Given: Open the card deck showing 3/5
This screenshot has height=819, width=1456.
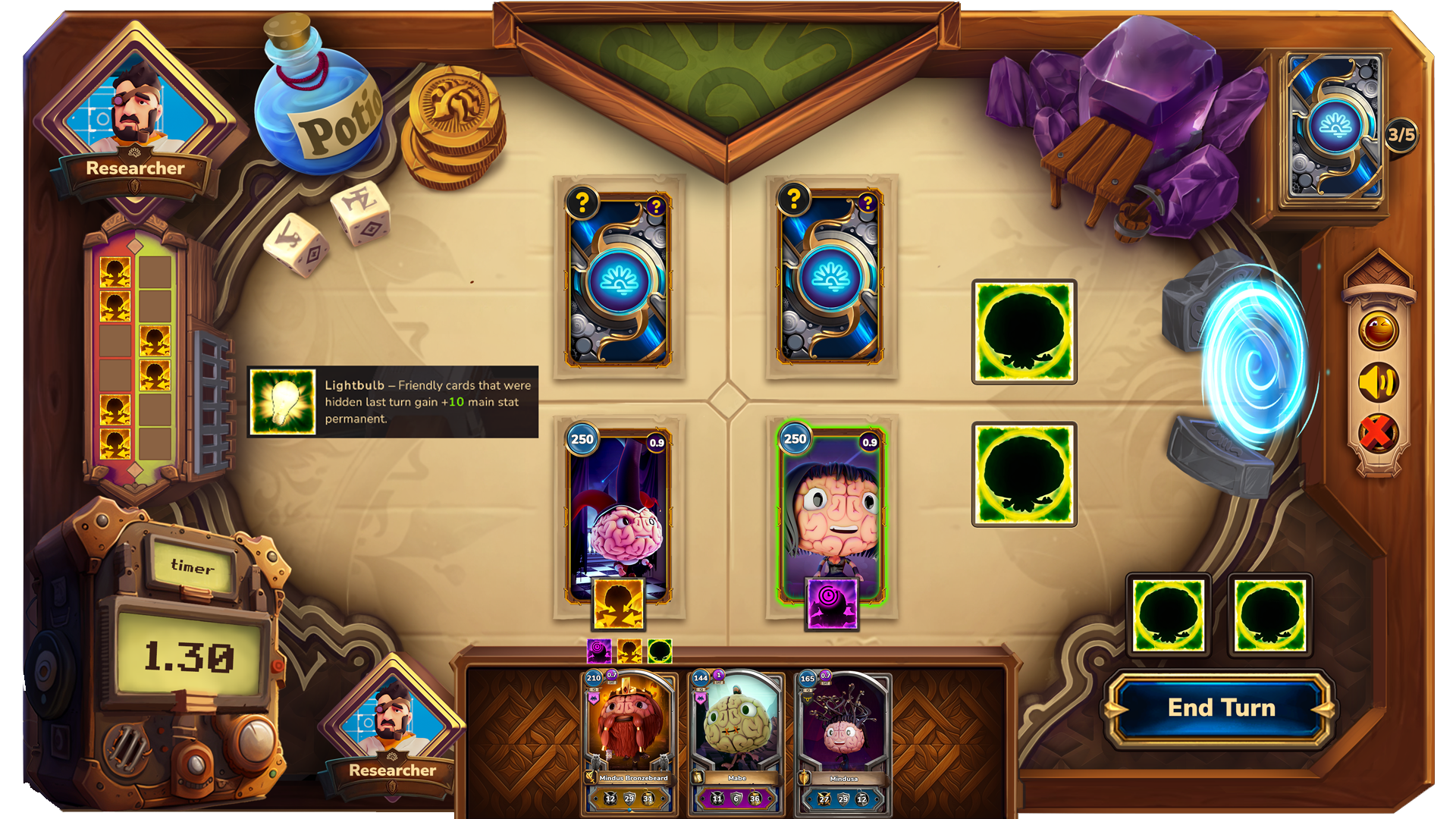Looking at the screenshot, I should (1335, 127).
